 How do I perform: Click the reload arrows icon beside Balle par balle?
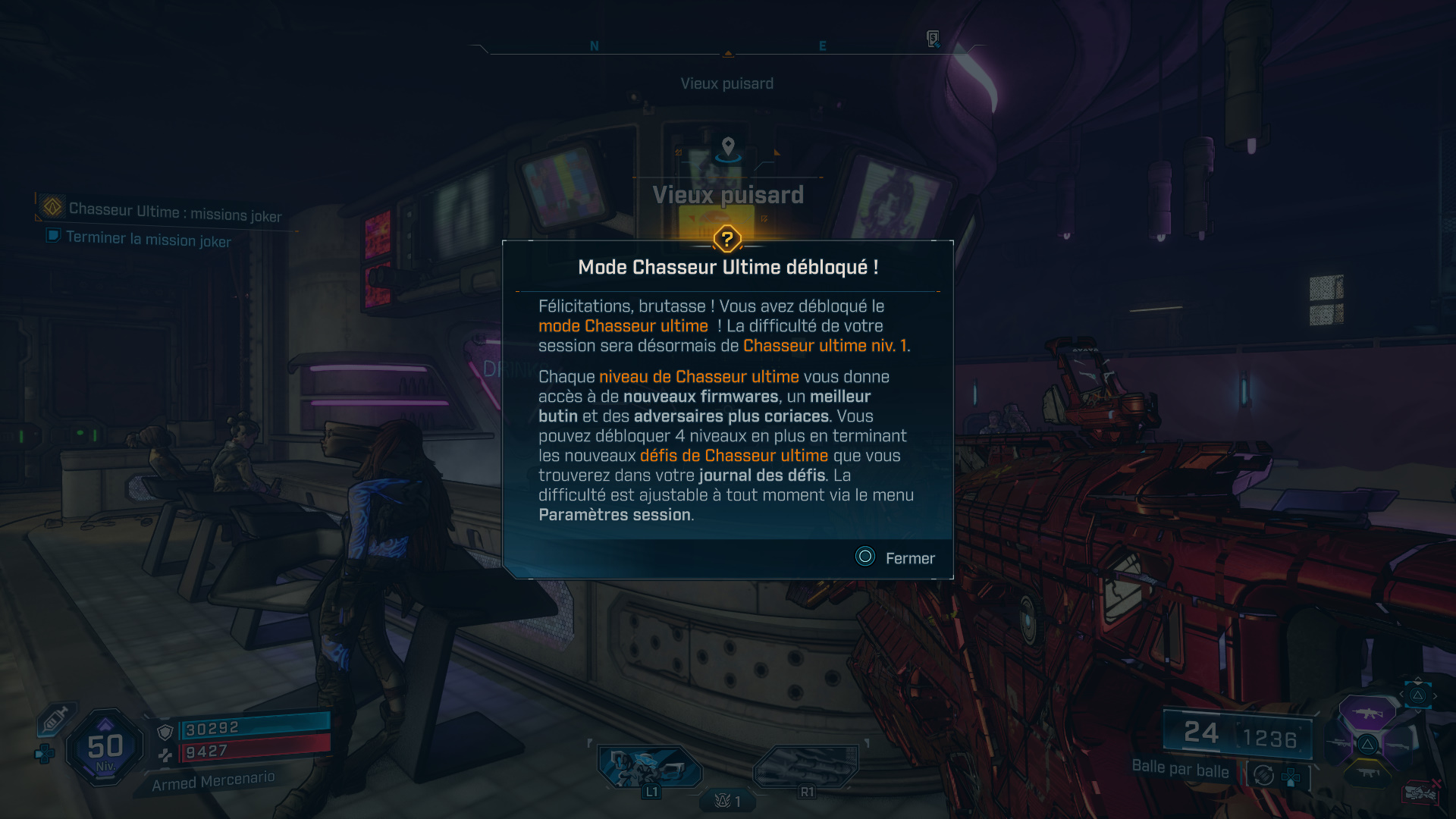1263,775
